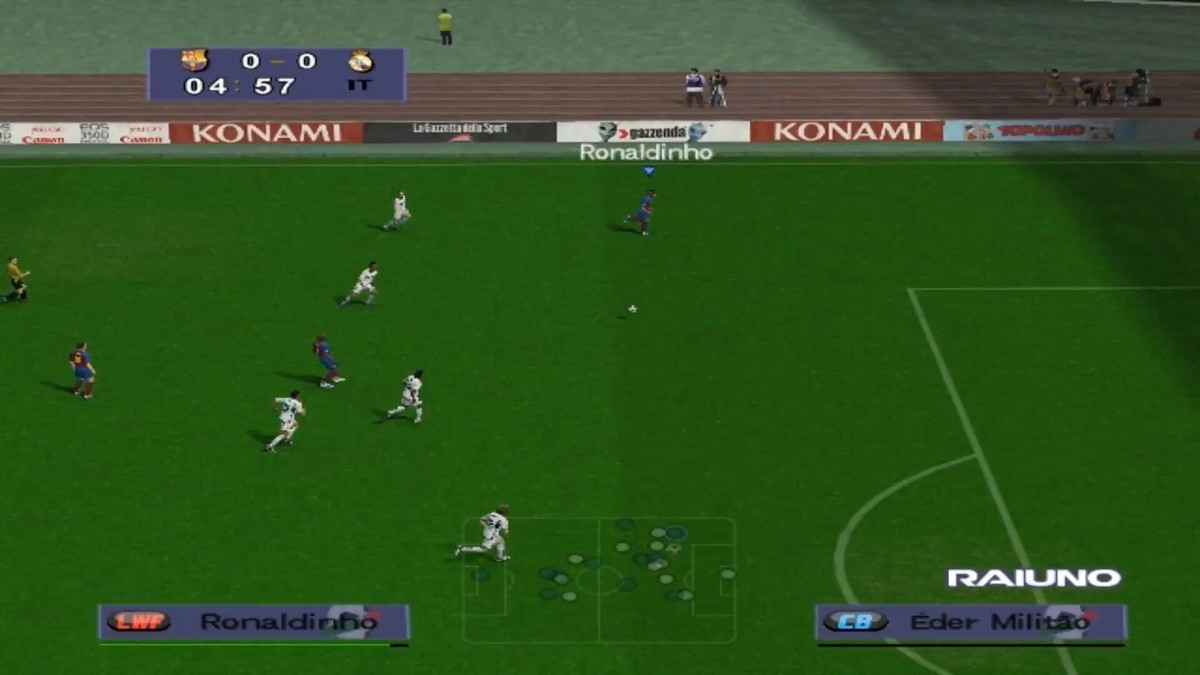The height and width of the screenshot is (675, 1200).
Task: Select the Éder Militão CB player panel
Action: coord(970,622)
